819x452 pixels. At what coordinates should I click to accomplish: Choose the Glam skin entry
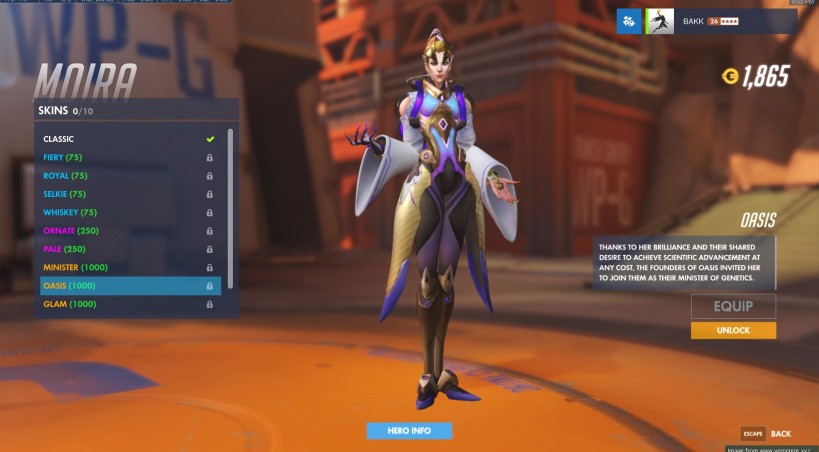129,304
